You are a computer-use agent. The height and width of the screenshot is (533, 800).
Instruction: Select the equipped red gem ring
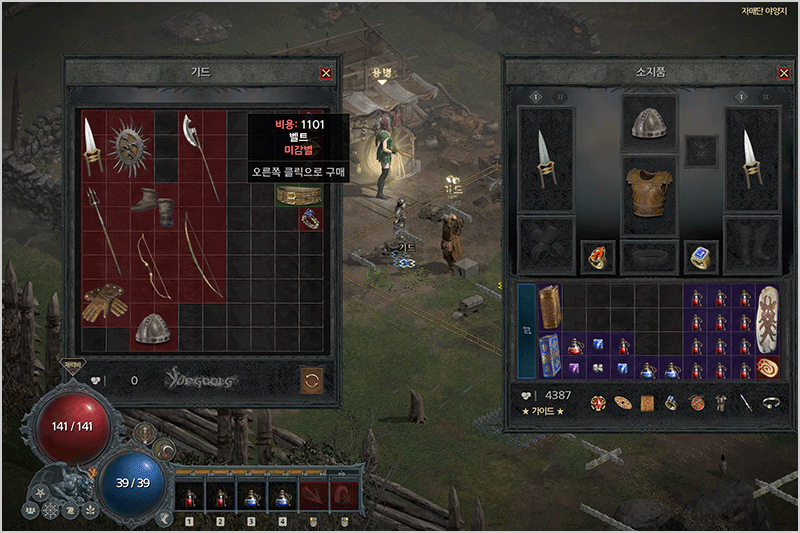(x=600, y=257)
